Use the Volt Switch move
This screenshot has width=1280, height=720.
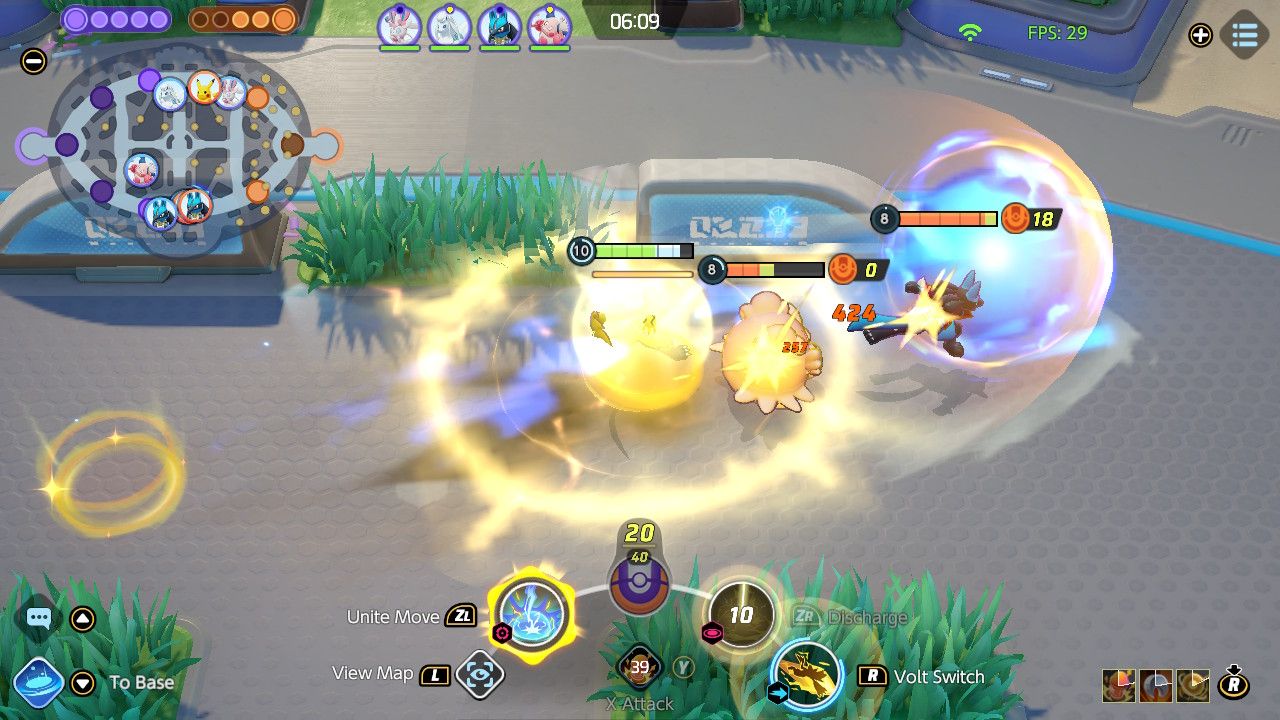806,675
